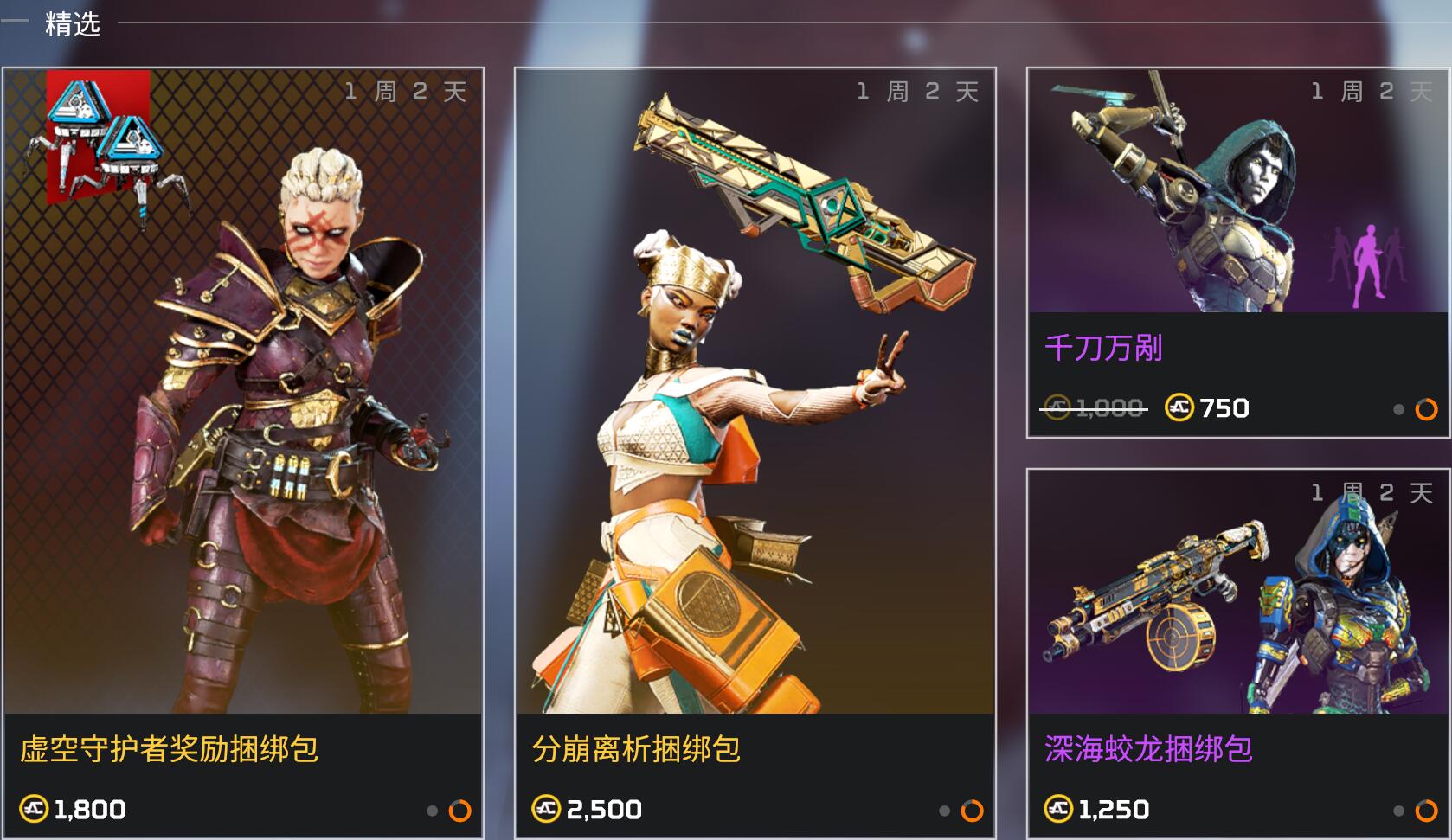Select the 分崩离析捆绑包 bundle card
This screenshot has width=1452, height=840.
[755, 450]
